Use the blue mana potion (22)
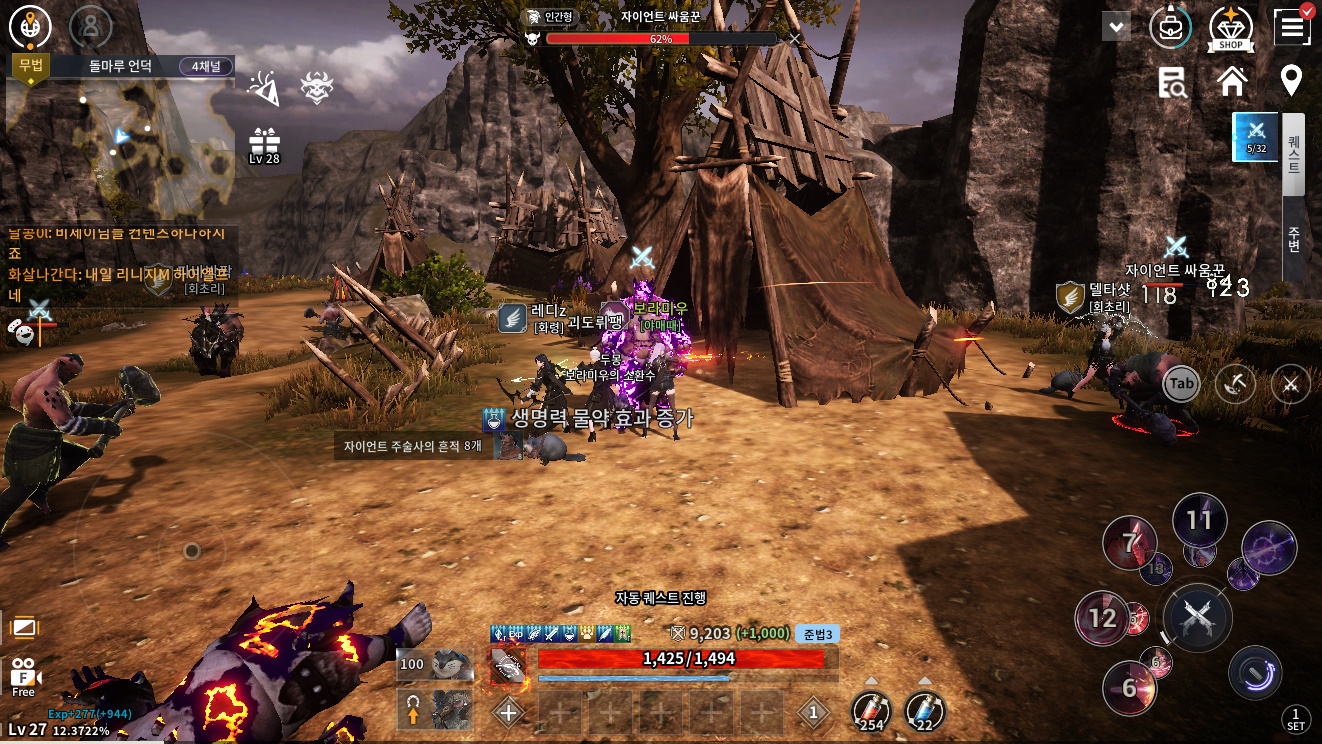Viewport: 1322px width, 744px height. click(925, 712)
